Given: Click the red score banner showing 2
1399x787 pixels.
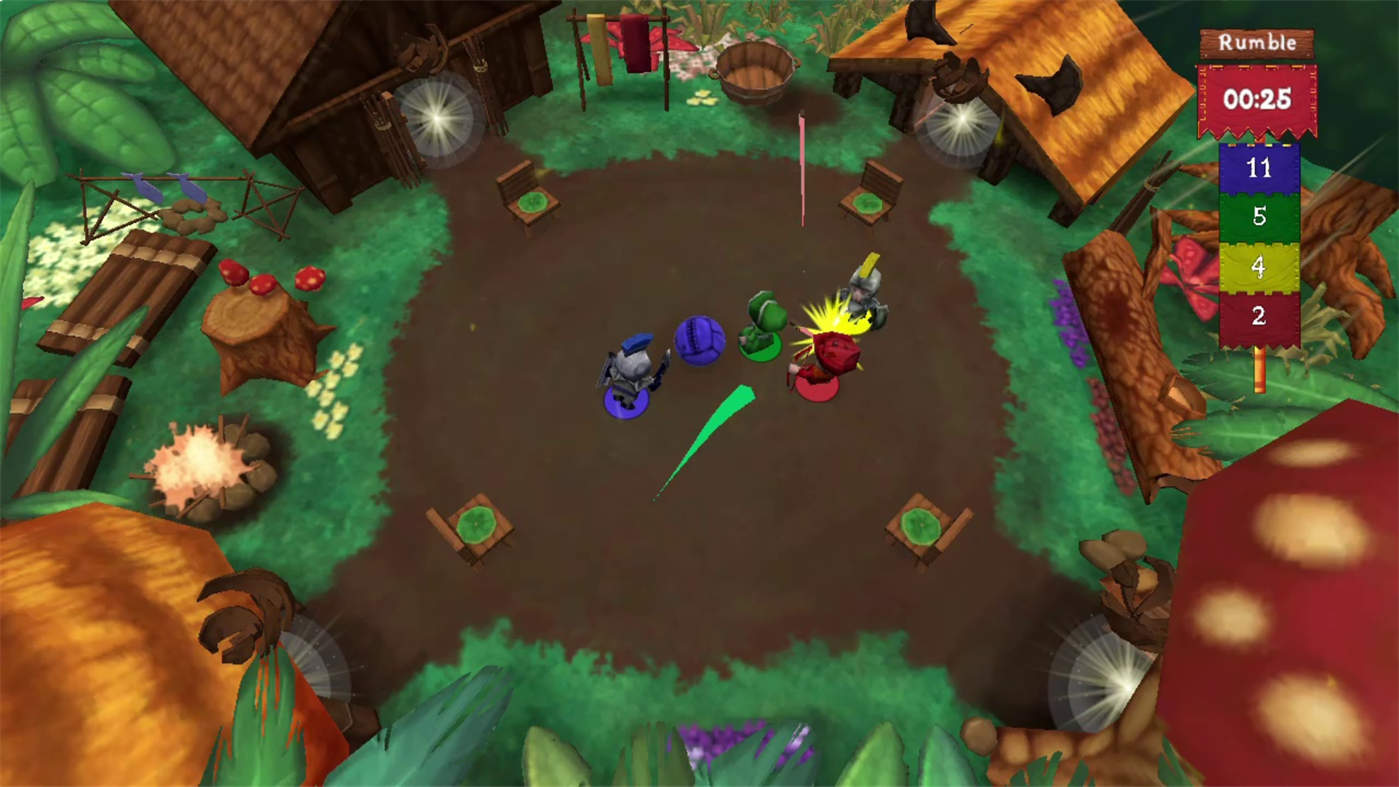Looking at the screenshot, I should [1258, 316].
